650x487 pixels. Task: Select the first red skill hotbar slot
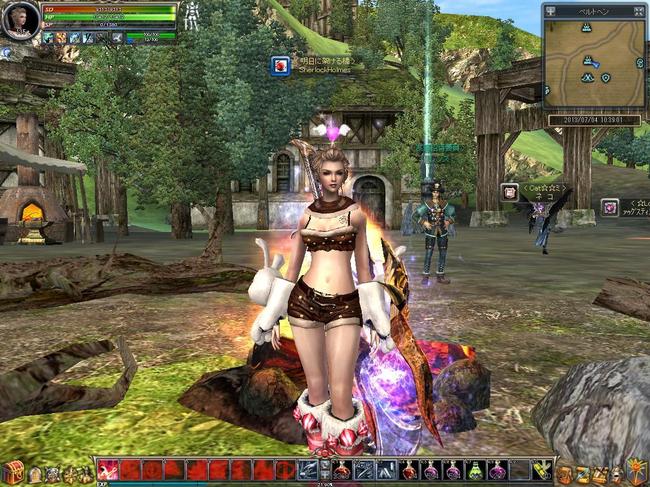pos(108,470)
